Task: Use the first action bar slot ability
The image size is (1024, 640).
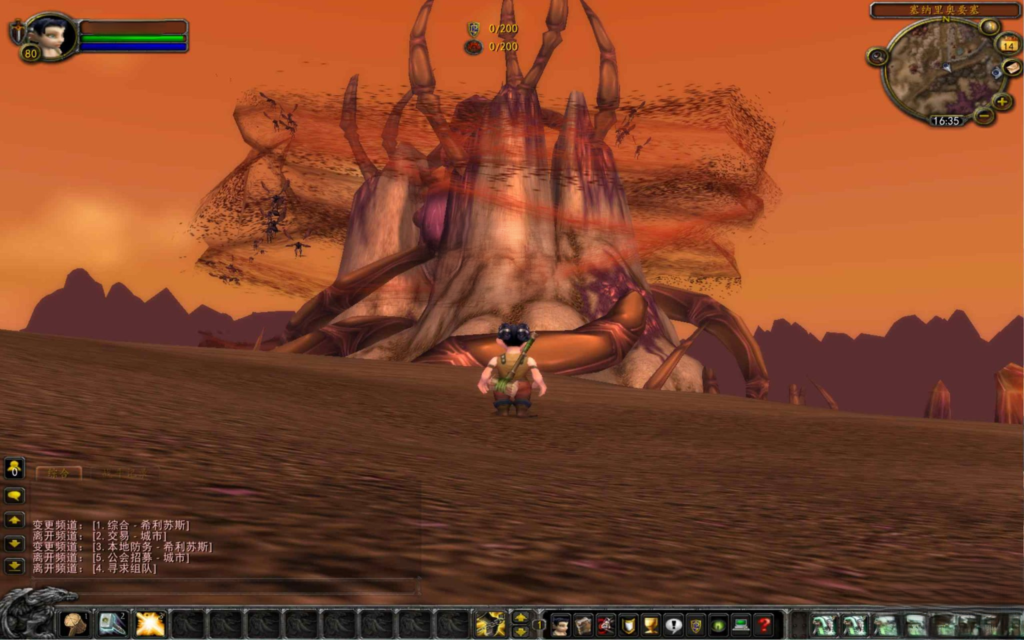Action: click(75, 624)
